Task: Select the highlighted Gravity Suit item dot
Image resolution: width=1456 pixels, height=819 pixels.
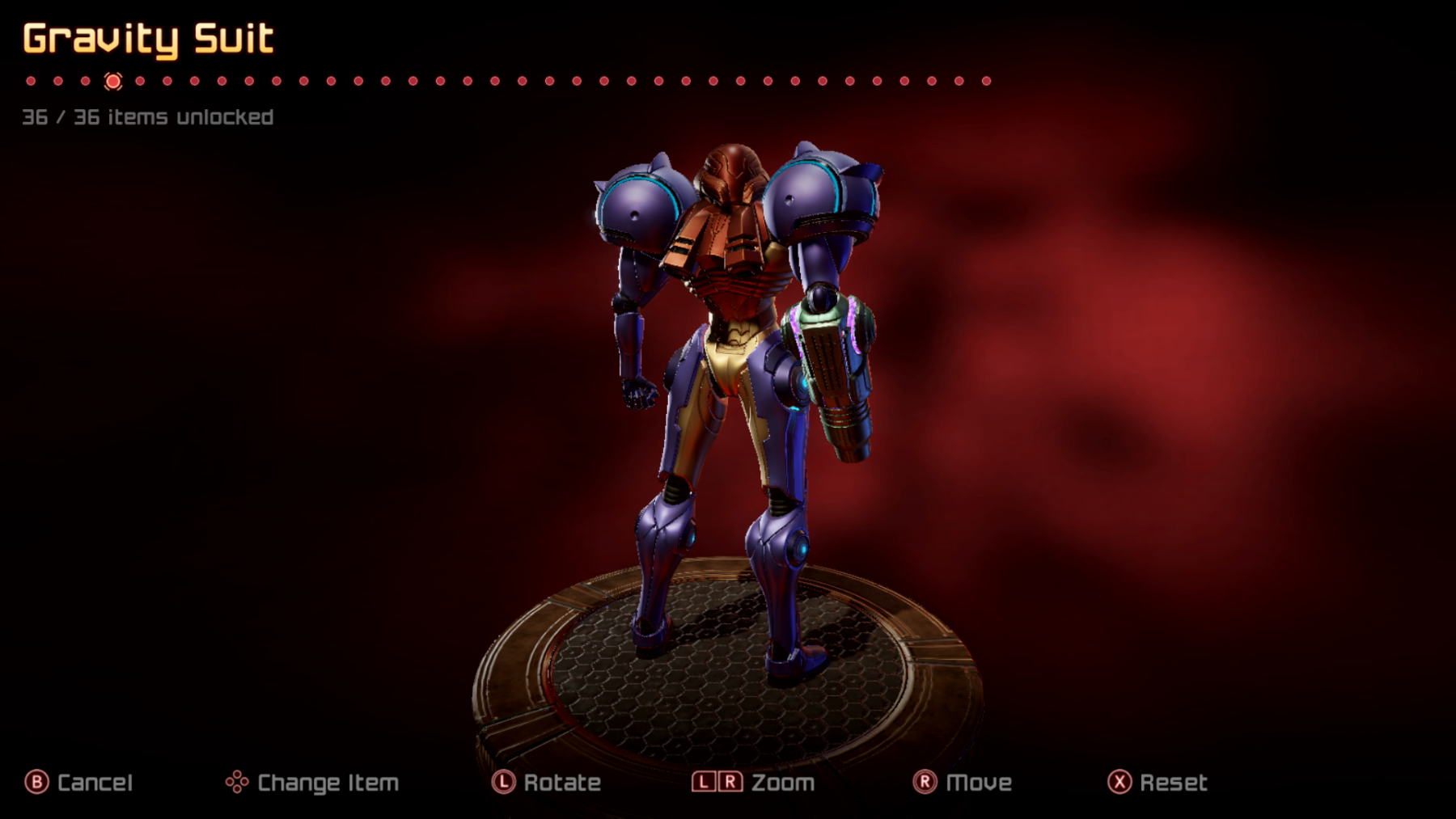Action: (x=113, y=81)
